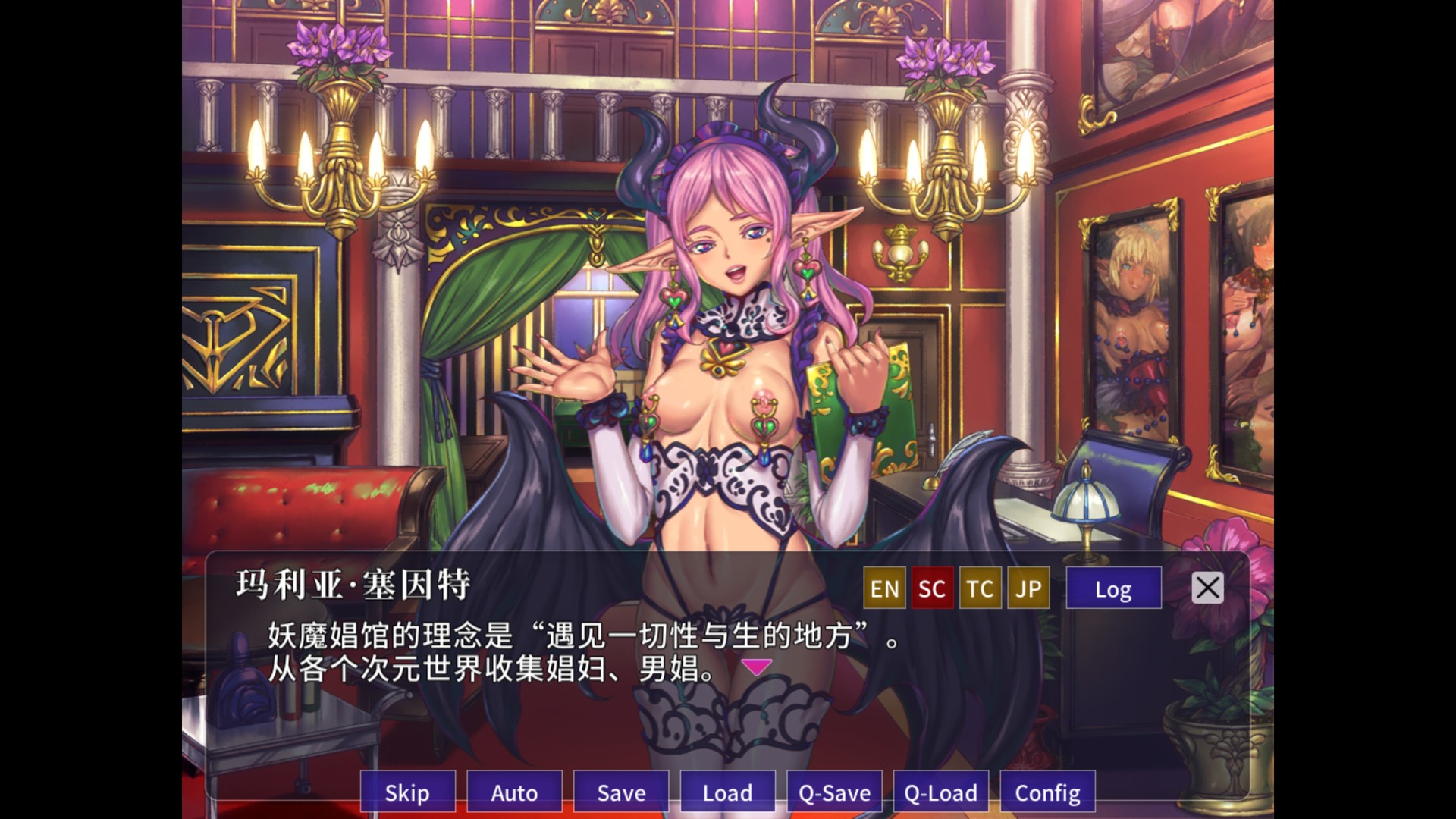This screenshot has width=1456, height=819.
Task: Click the blonde character wall portrait
Action: pos(1128,326)
